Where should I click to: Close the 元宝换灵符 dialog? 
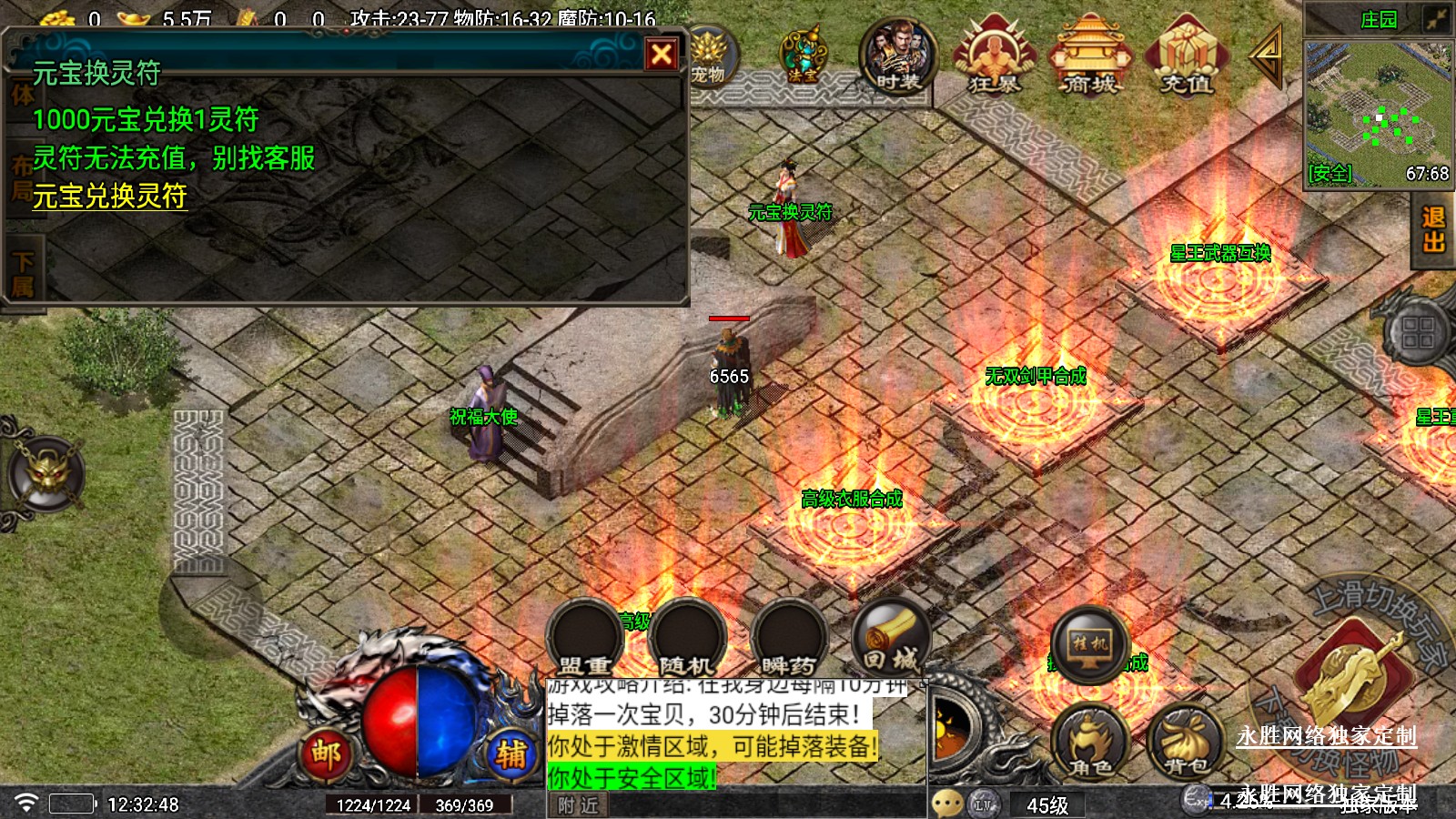[x=662, y=55]
